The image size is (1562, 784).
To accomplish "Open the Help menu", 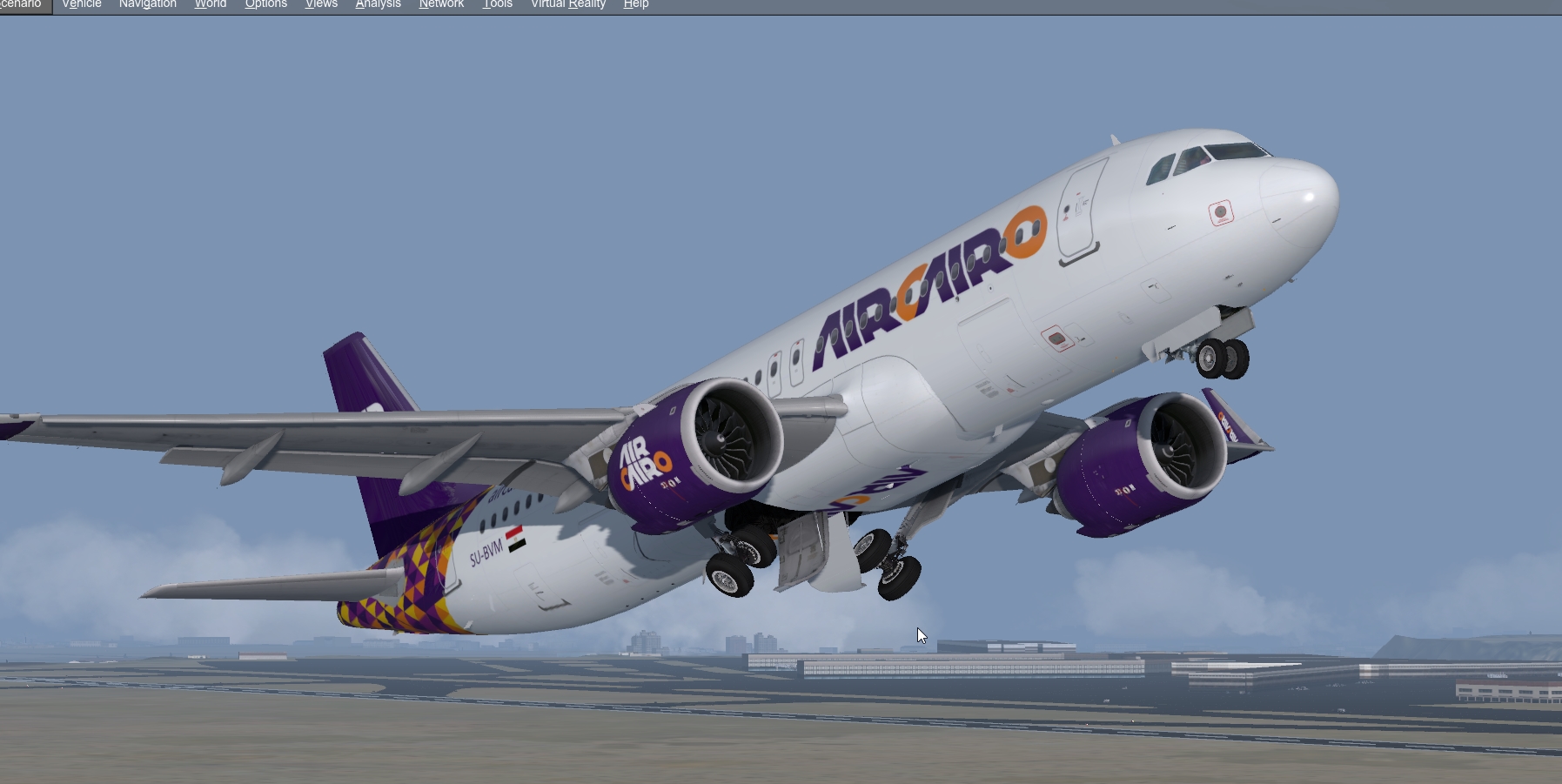I will click(x=636, y=4).
